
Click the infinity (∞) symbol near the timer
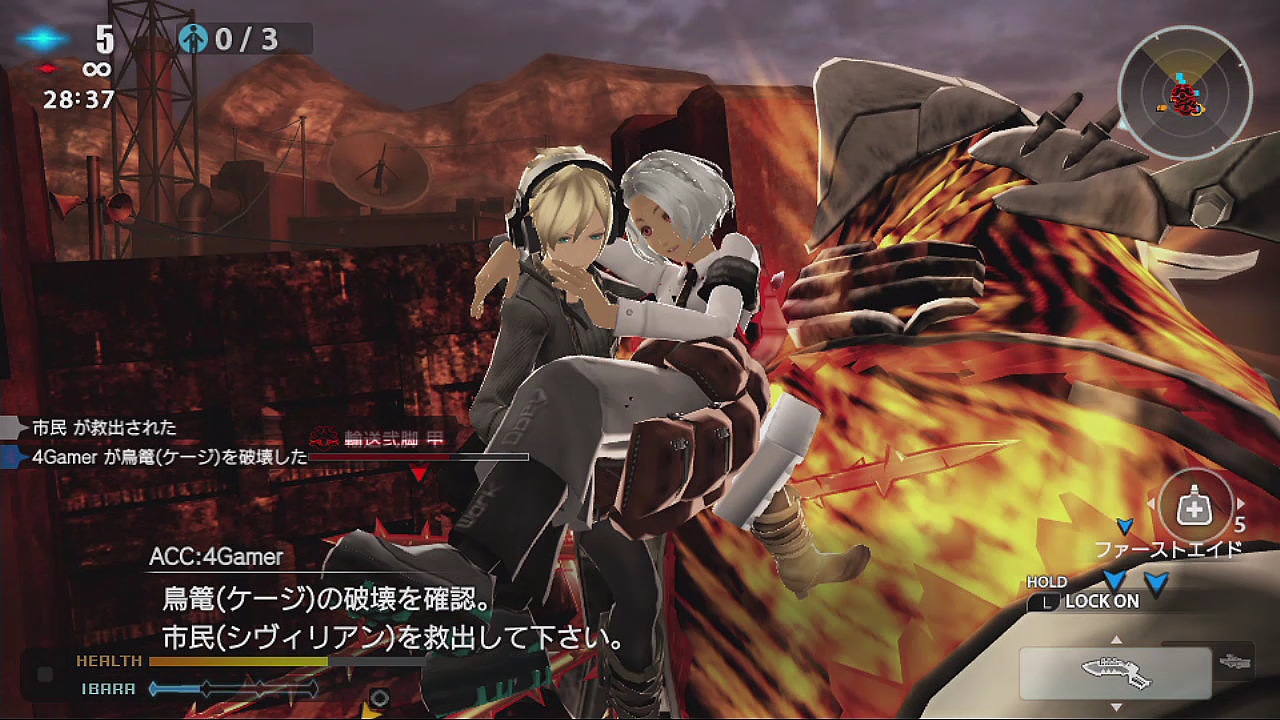97,69
